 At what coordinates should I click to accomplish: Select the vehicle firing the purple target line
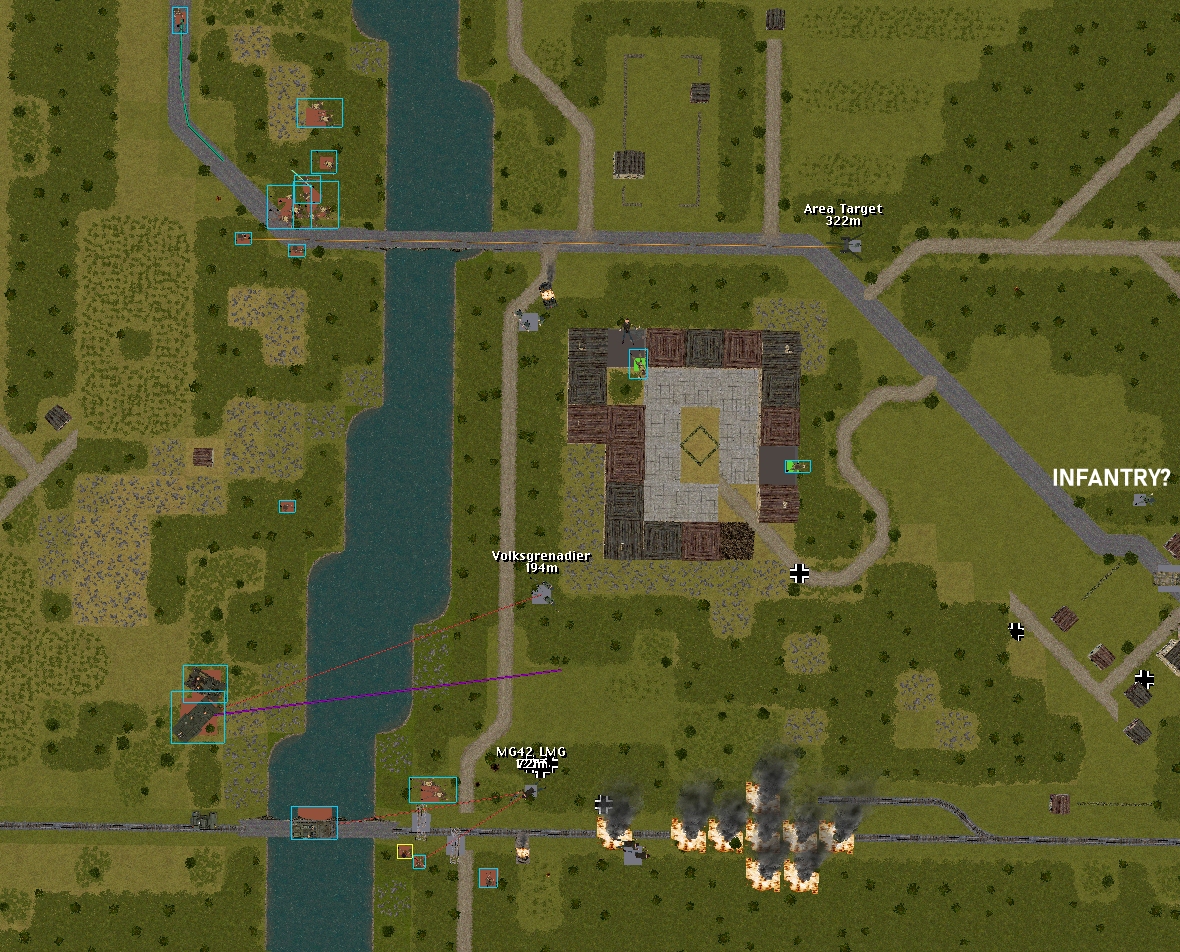tap(198, 717)
